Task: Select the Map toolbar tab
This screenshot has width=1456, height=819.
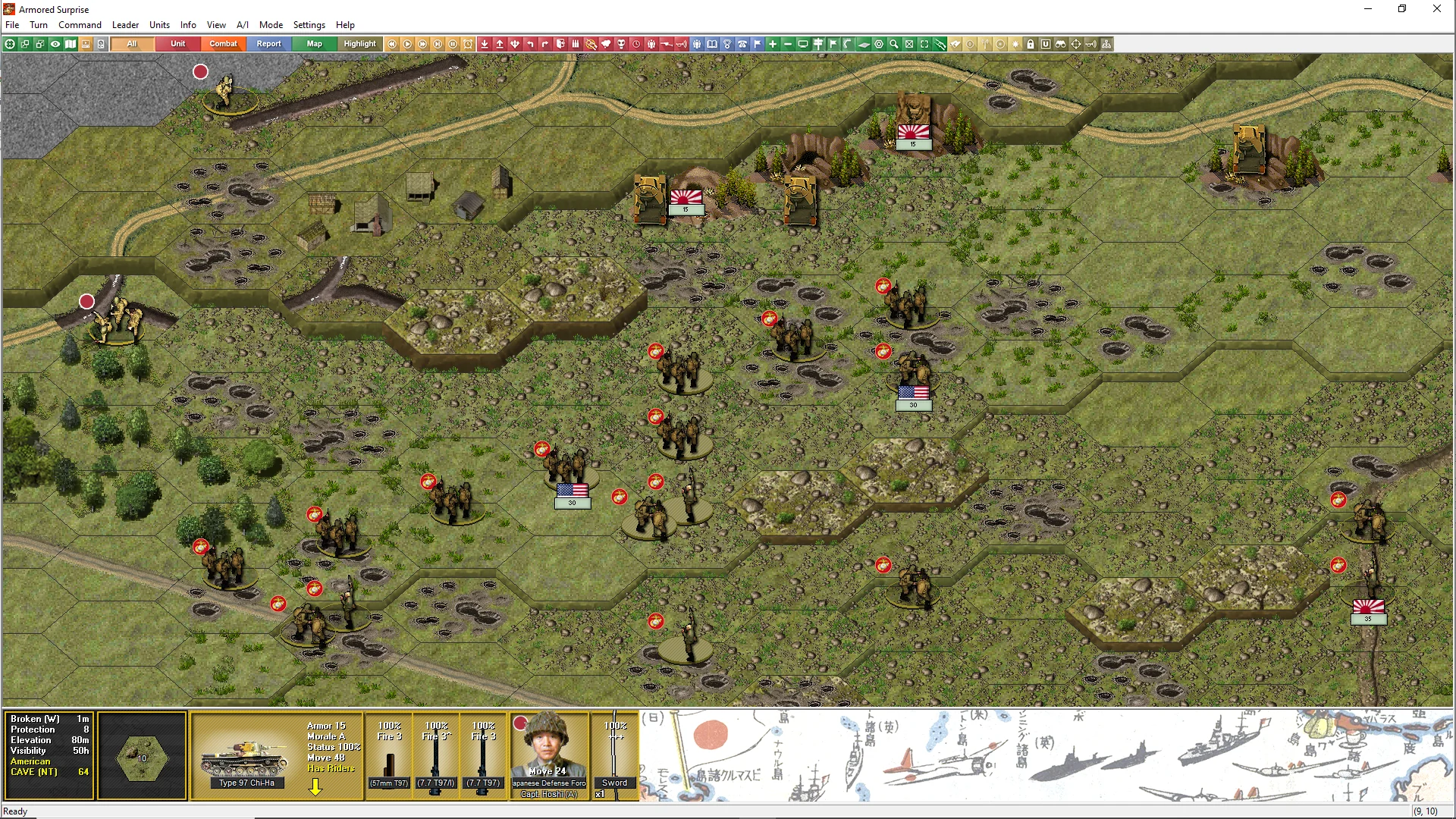Action: [314, 44]
